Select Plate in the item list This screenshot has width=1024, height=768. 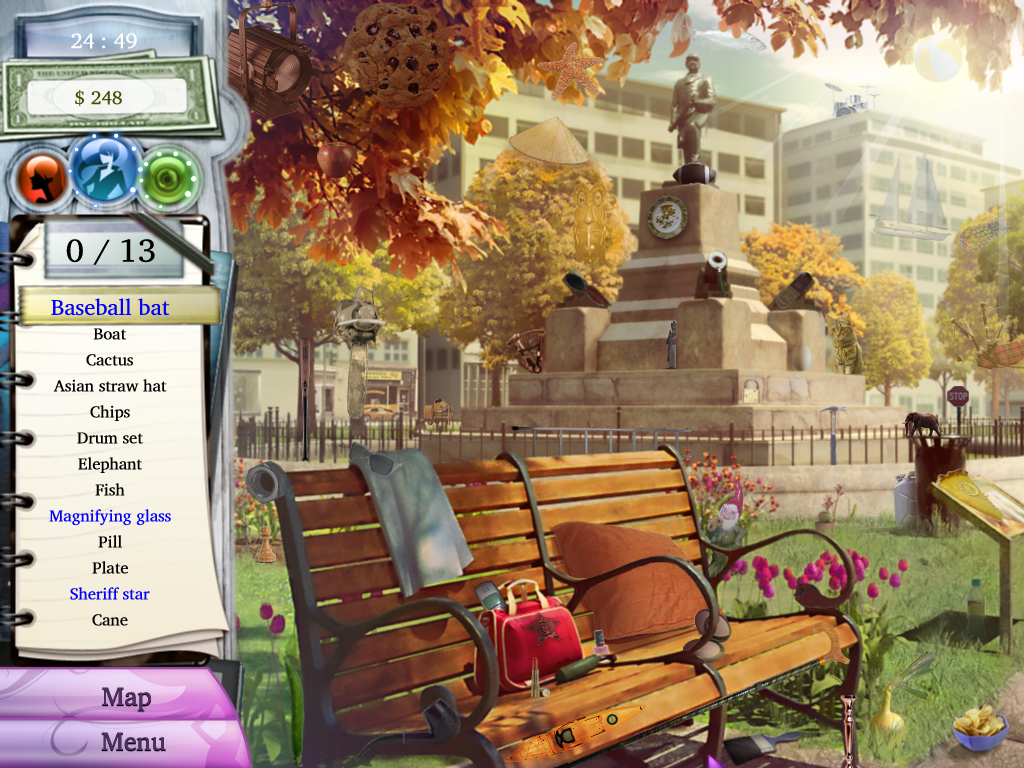point(110,568)
